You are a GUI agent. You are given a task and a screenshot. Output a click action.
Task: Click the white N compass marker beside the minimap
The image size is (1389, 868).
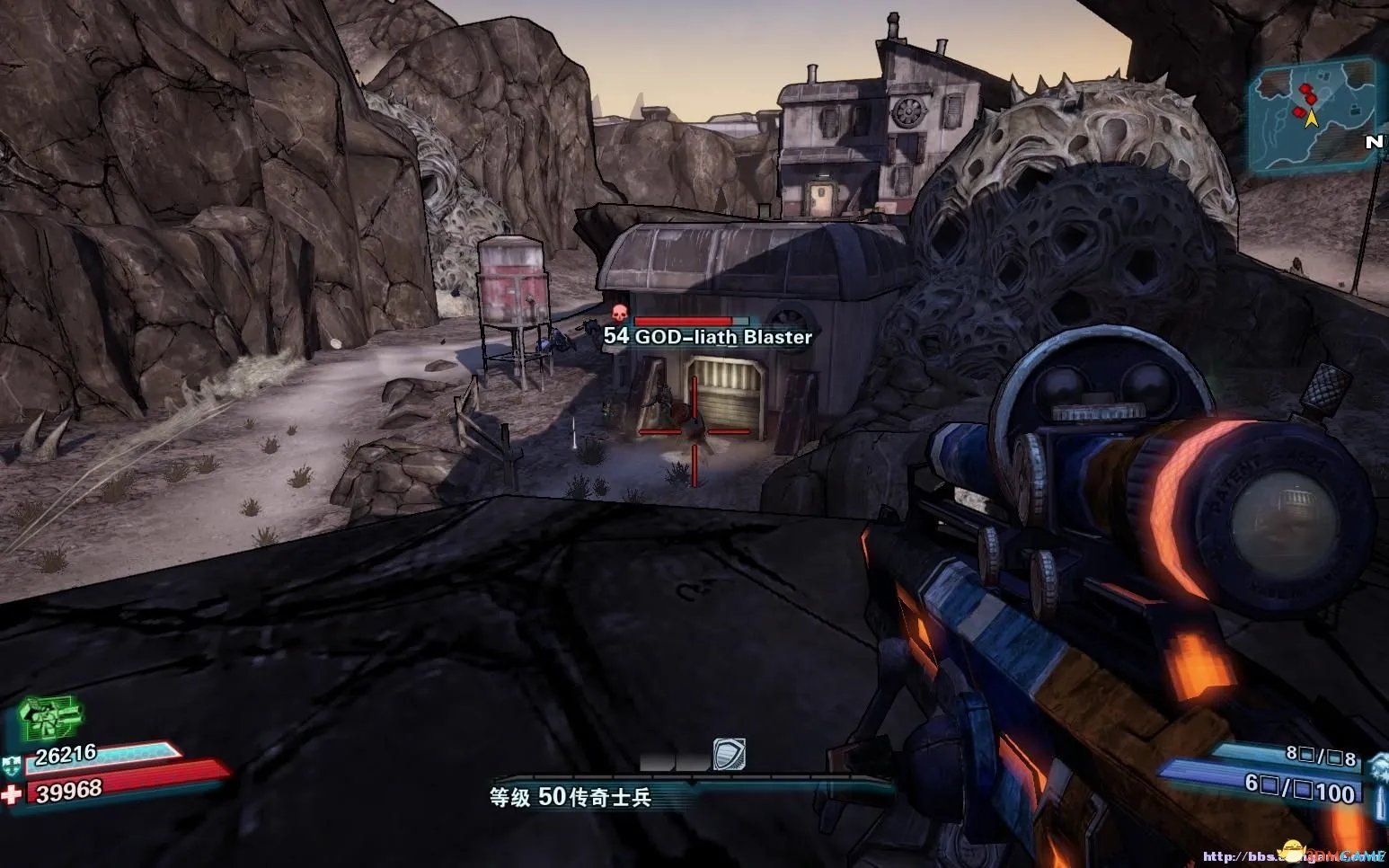(1374, 142)
